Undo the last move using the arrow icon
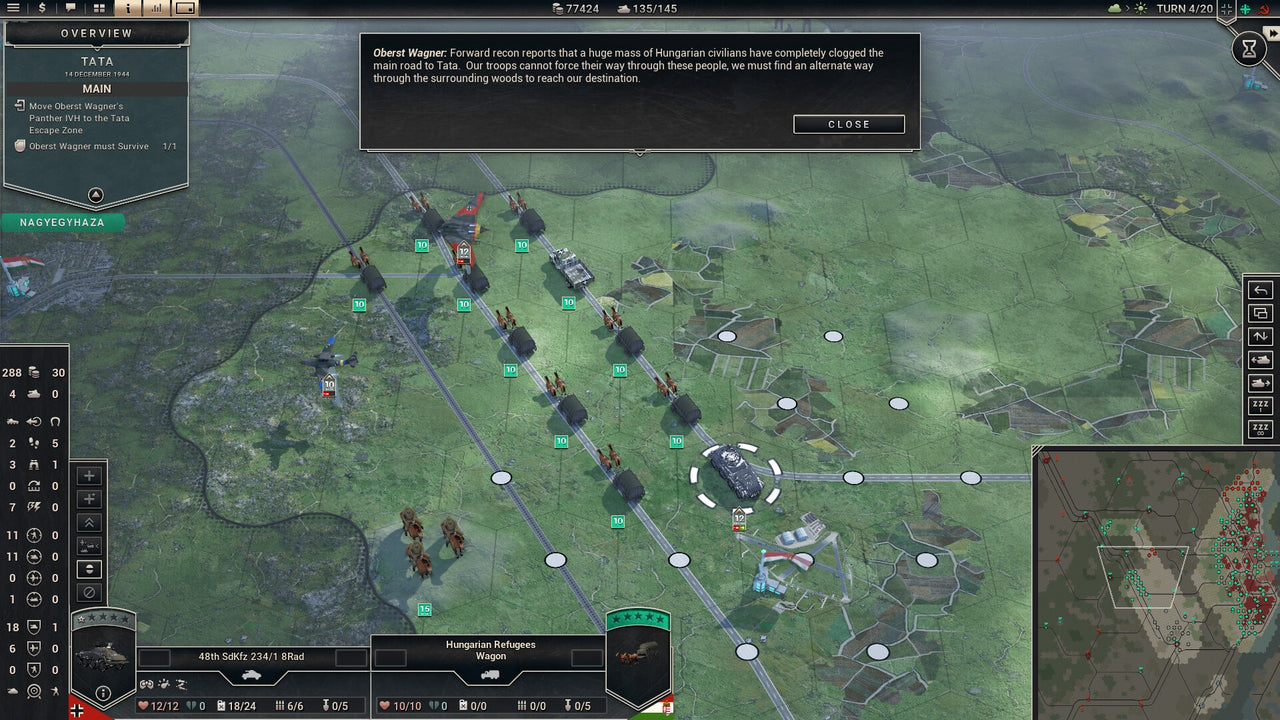The image size is (1280, 720). [x=1259, y=290]
